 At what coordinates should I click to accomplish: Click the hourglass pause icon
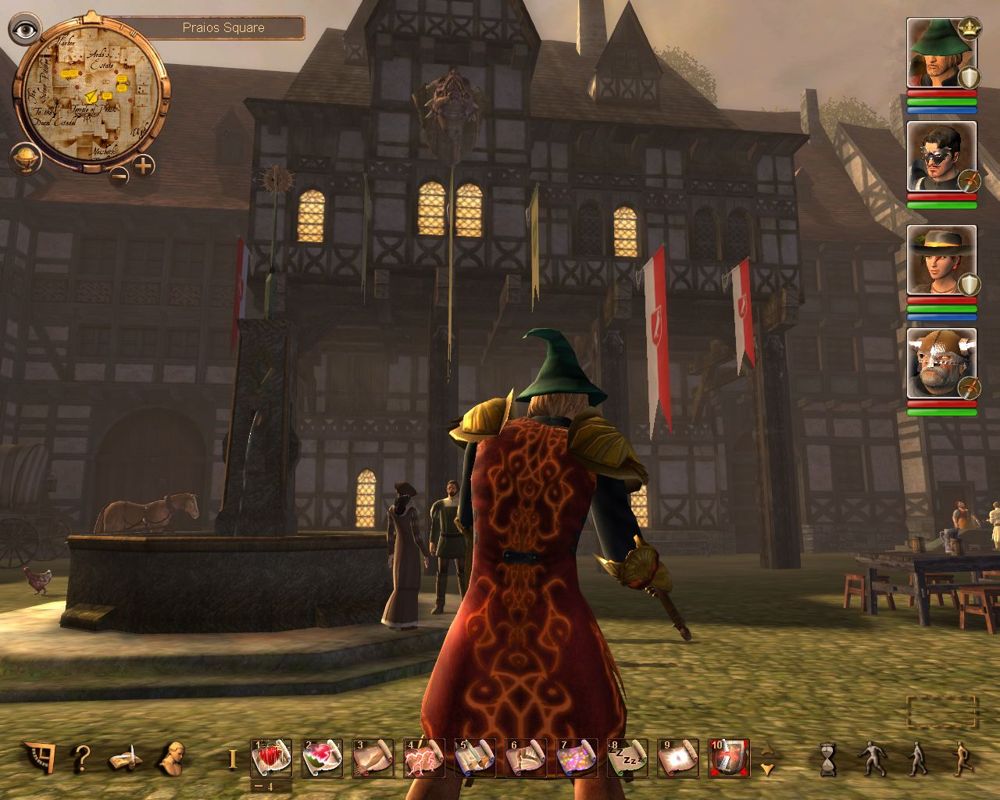click(x=827, y=759)
